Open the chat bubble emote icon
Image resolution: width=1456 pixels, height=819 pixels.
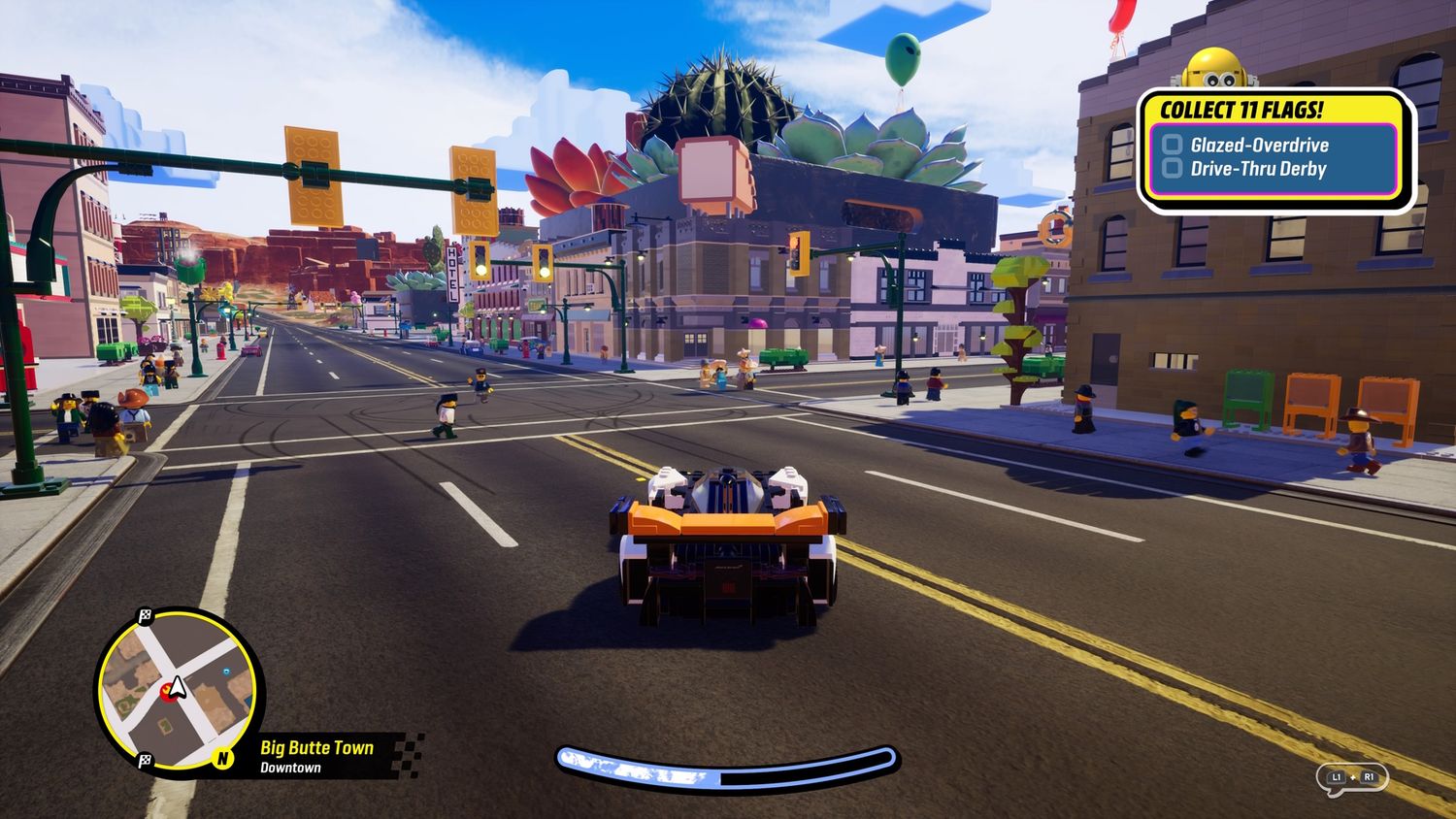pos(1351,778)
